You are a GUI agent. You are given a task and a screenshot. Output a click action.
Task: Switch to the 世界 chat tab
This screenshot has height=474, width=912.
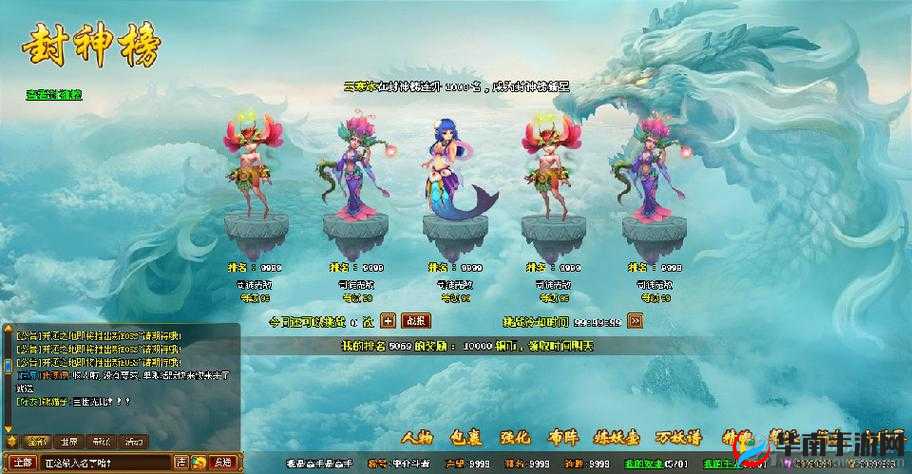[x=68, y=441]
